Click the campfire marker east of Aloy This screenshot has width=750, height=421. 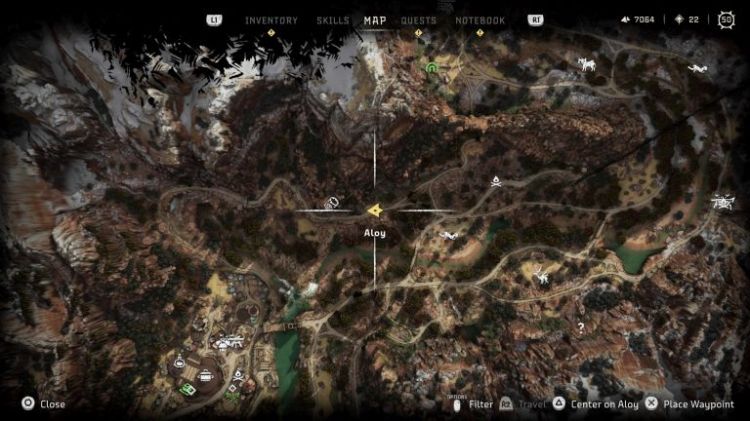pos(494,180)
